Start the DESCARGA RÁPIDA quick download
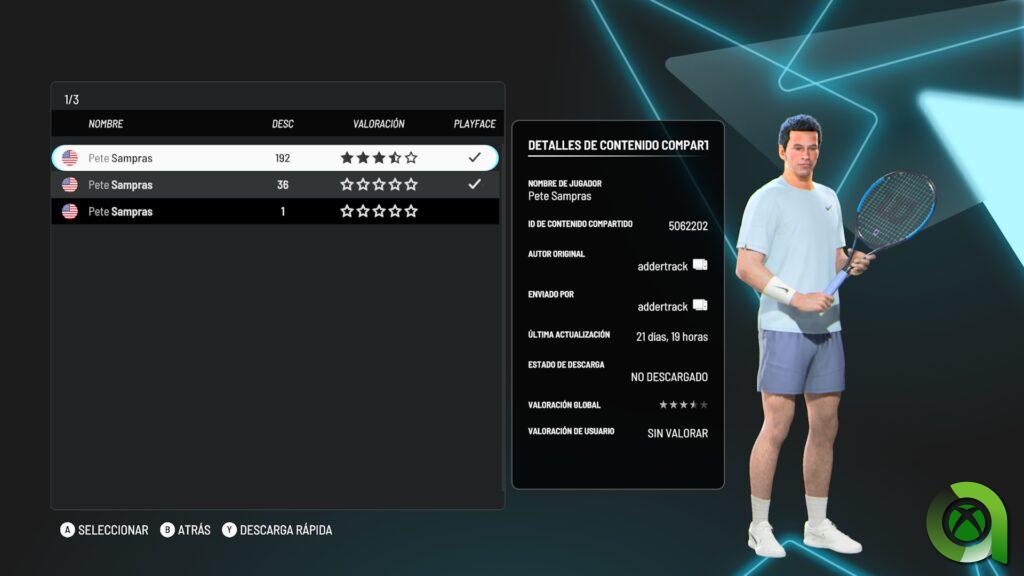 click(277, 530)
